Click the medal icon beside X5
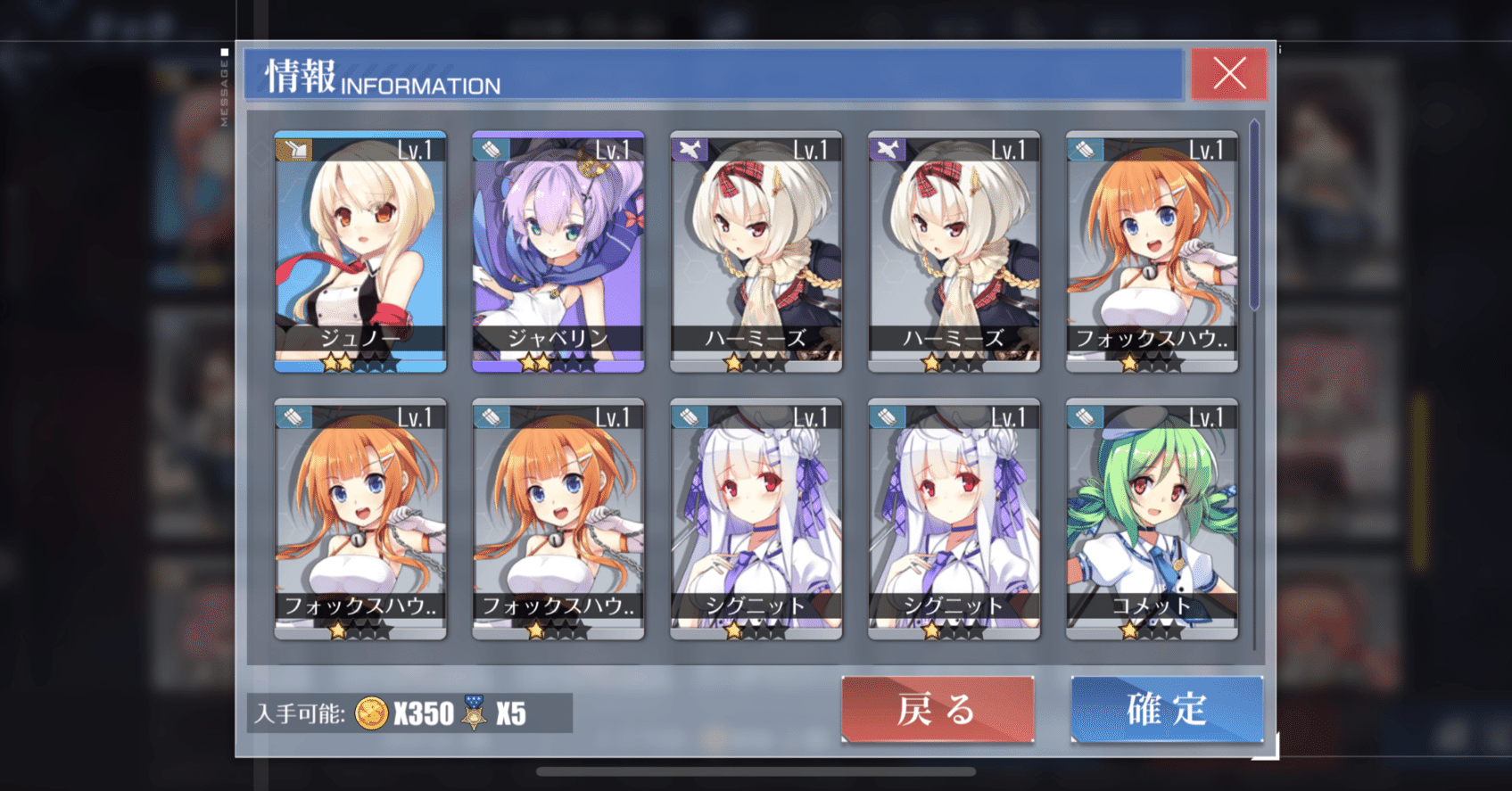Viewport: 1512px width, 791px height. [x=475, y=714]
